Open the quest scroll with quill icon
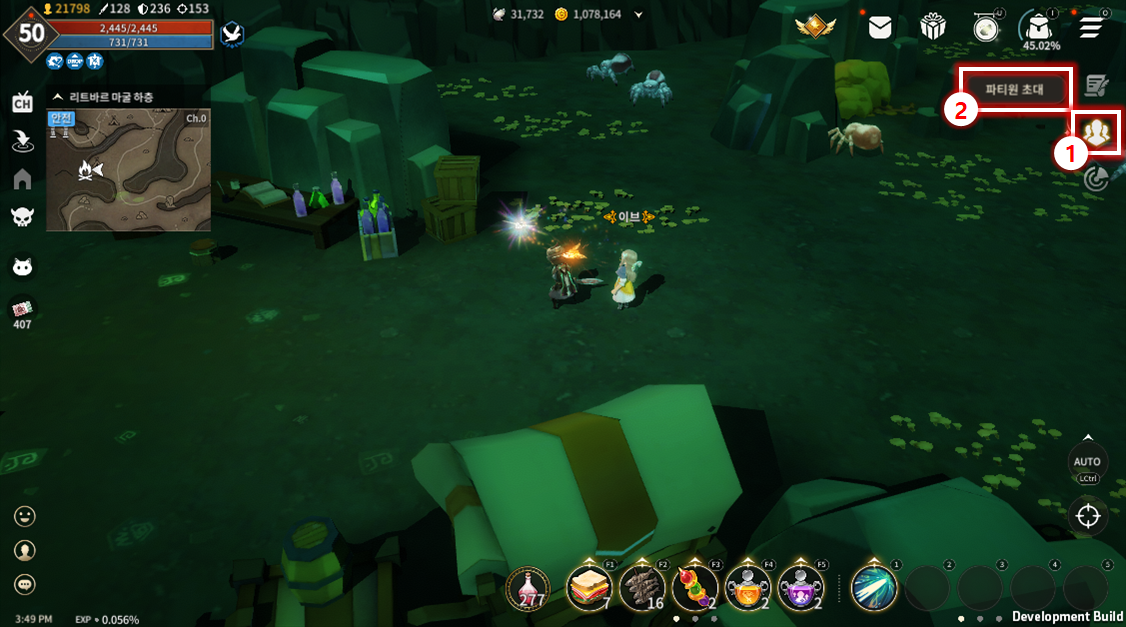This screenshot has width=1126, height=627. [x=1097, y=86]
